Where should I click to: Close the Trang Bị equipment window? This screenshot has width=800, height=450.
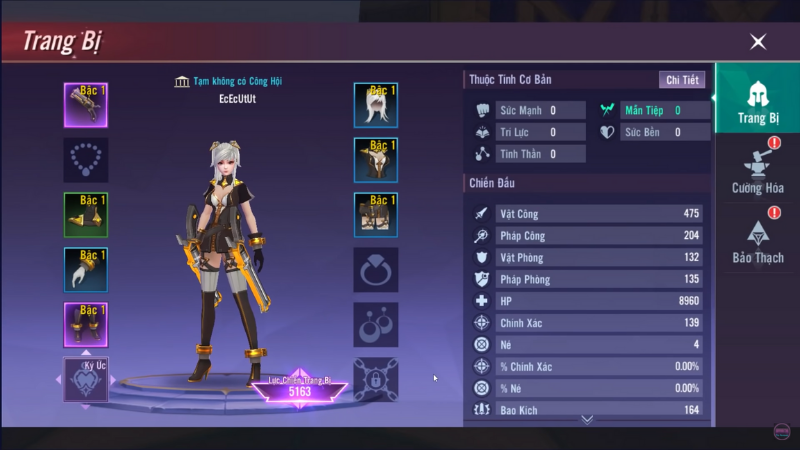click(x=758, y=42)
